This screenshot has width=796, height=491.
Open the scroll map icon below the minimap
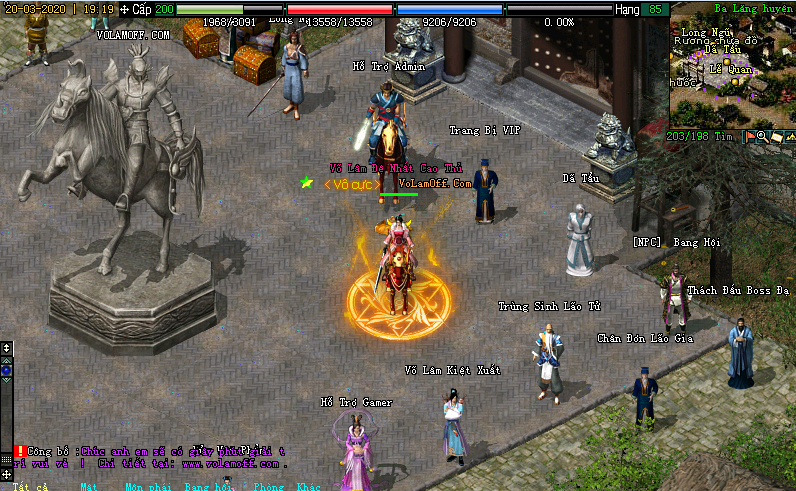tap(775, 136)
